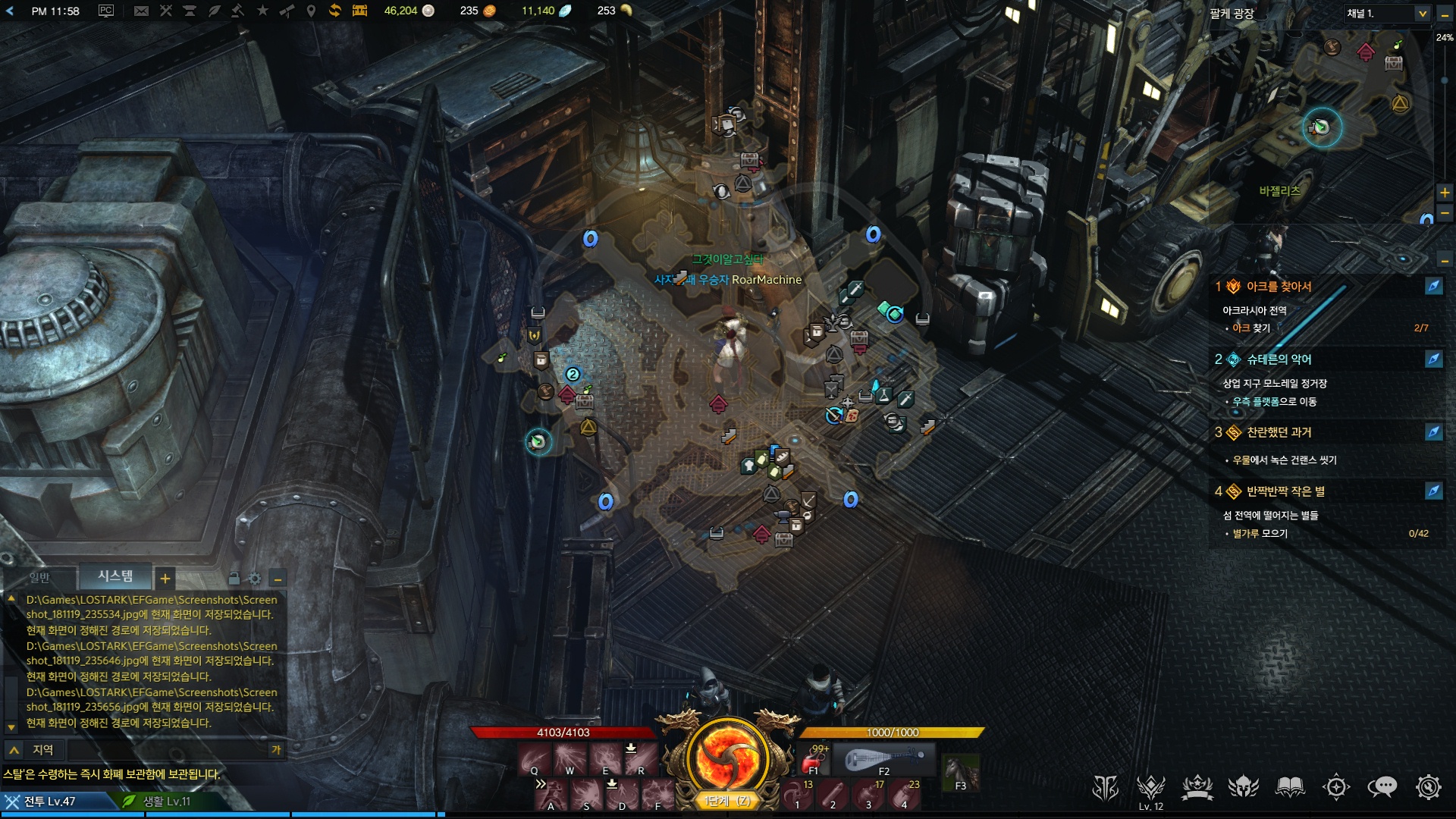Screen dimensions: 1456x819
Task: Switch to the 일반 chat tab
Action: [39, 579]
